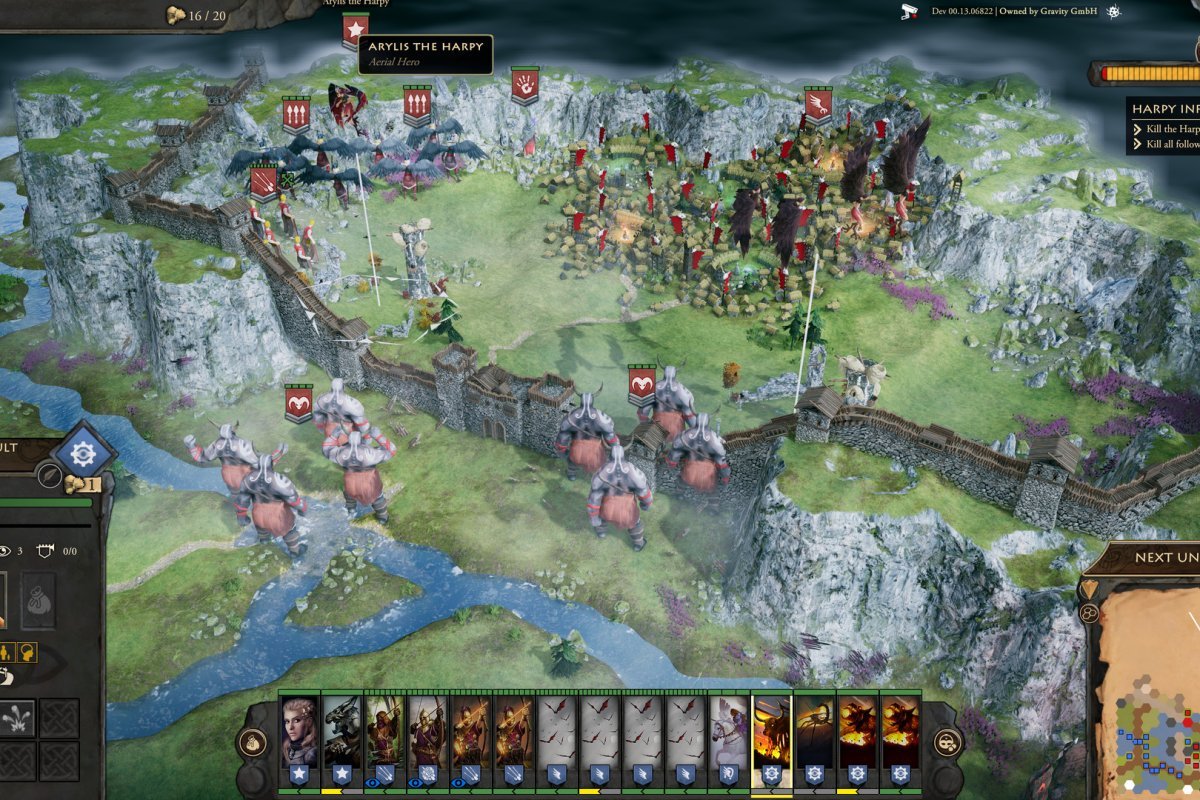The height and width of the screenshot is (800, 1200).
Task: Select the dragon-helmed hero portrait card
Action: (342, 731)
